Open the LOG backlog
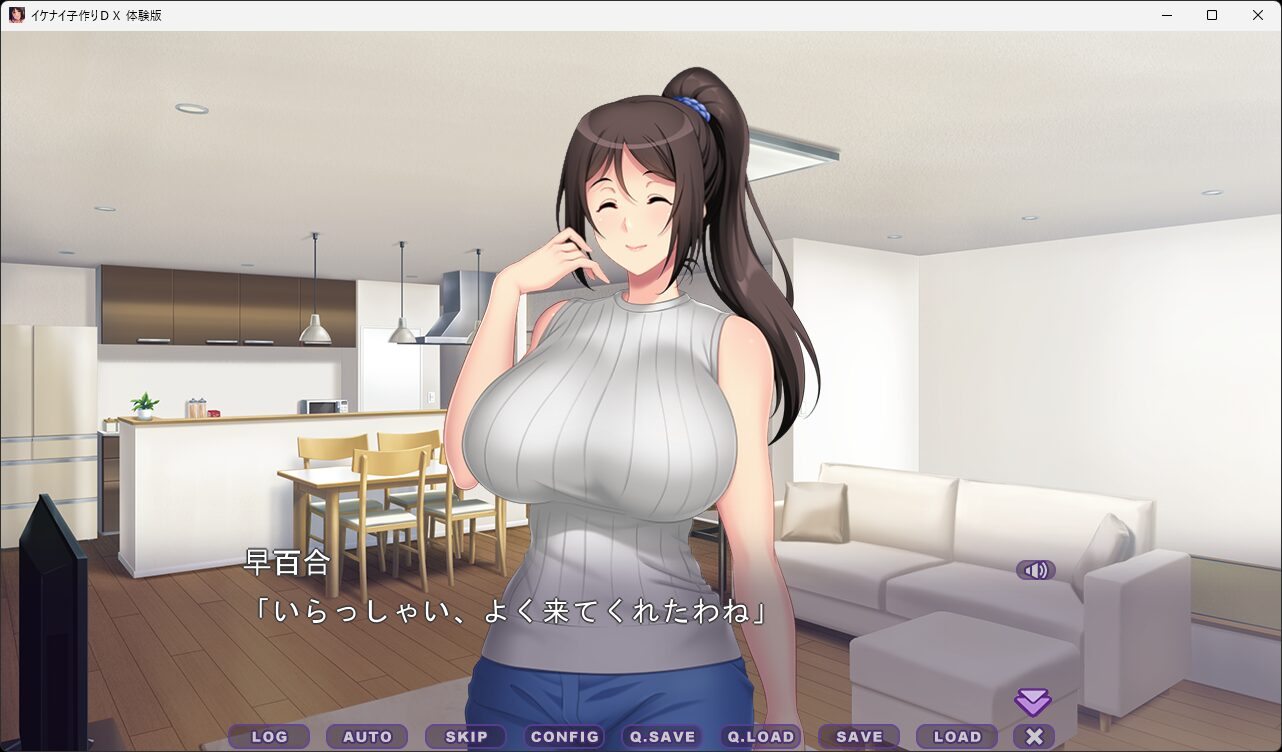This screenshot has height=752, width=1282. (x=269, y=737)
